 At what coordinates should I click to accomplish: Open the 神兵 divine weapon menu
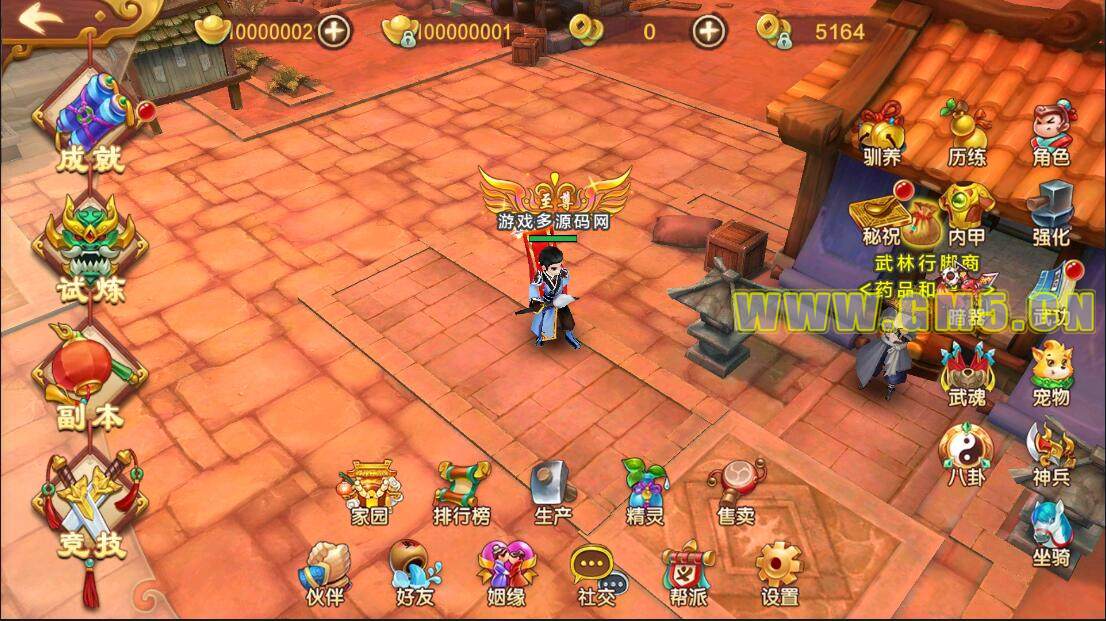click(1051, 451)
